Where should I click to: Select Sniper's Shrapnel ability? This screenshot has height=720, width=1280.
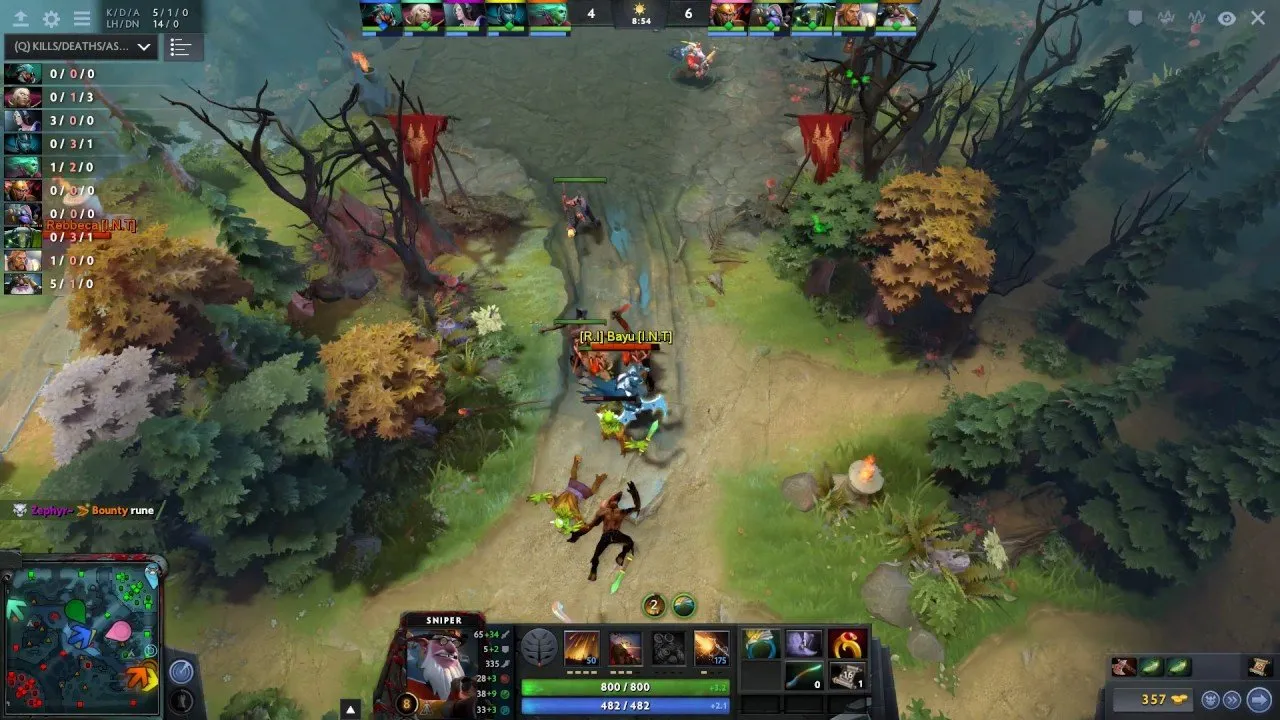[x=582, y=648]
